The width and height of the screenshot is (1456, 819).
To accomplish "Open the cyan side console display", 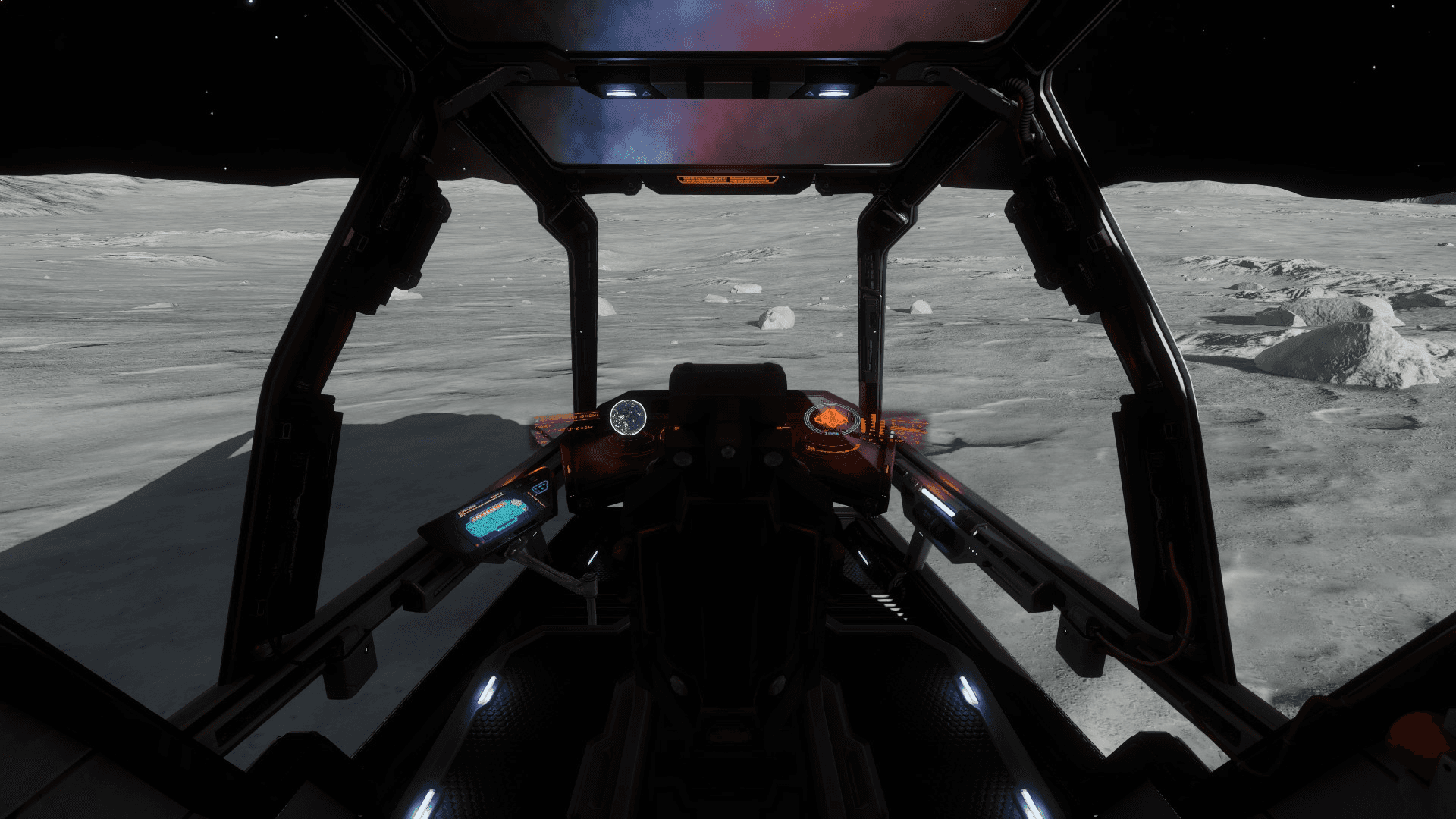I will click(x=493, y=522).
